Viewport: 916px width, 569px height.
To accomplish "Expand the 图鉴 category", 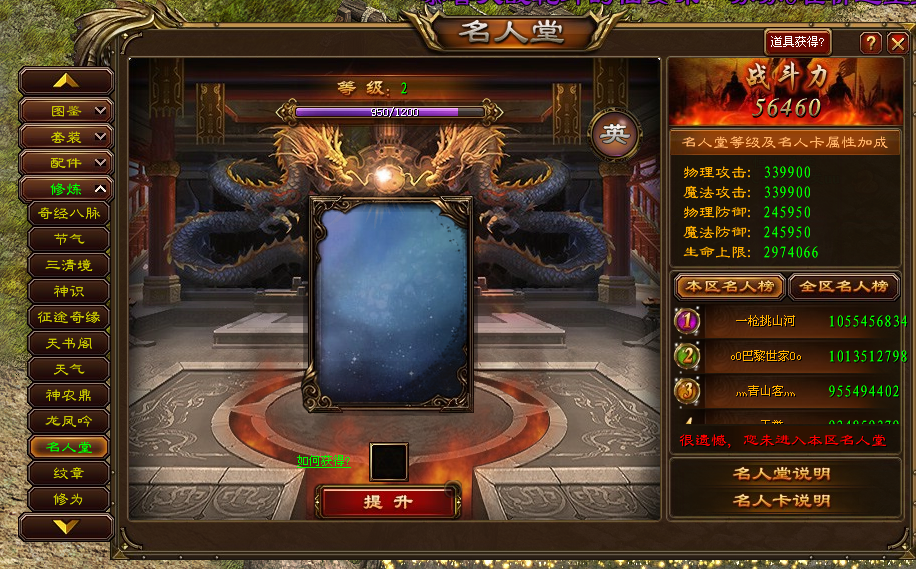I will [66, 110].
